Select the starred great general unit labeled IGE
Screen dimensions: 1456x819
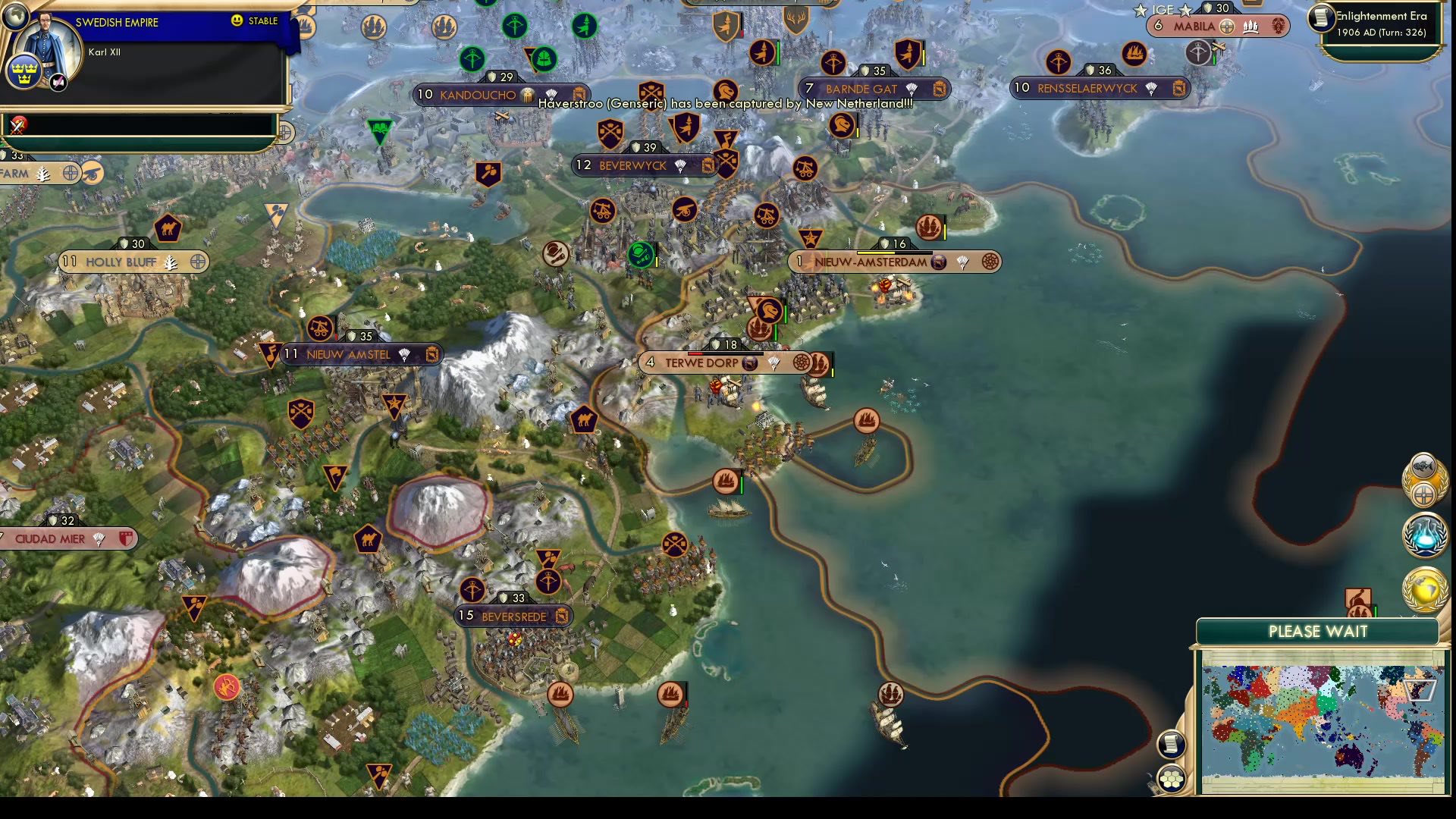tap(1162, 11)
